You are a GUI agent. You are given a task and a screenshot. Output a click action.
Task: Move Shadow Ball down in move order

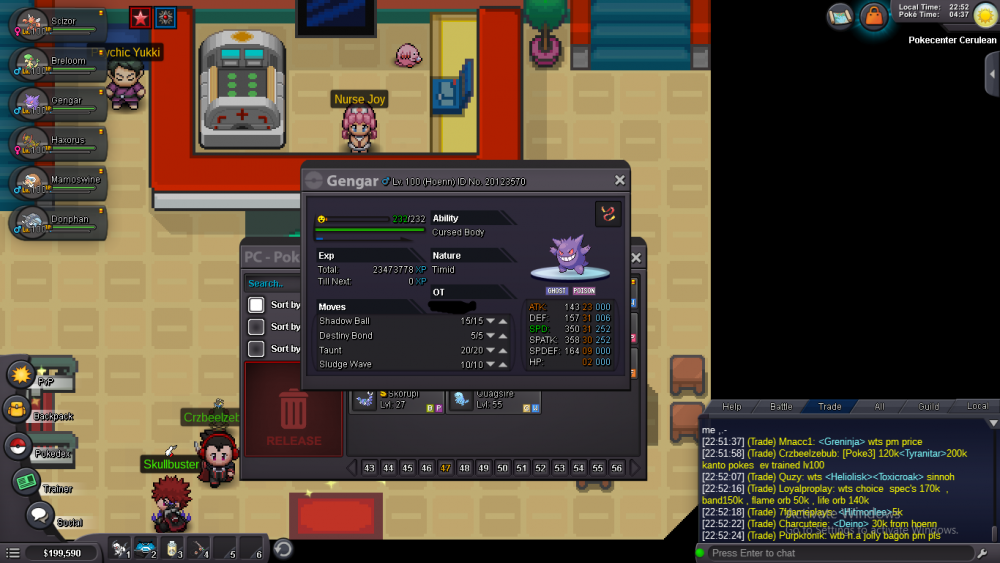pyautogui.click(x=491, y=321)
